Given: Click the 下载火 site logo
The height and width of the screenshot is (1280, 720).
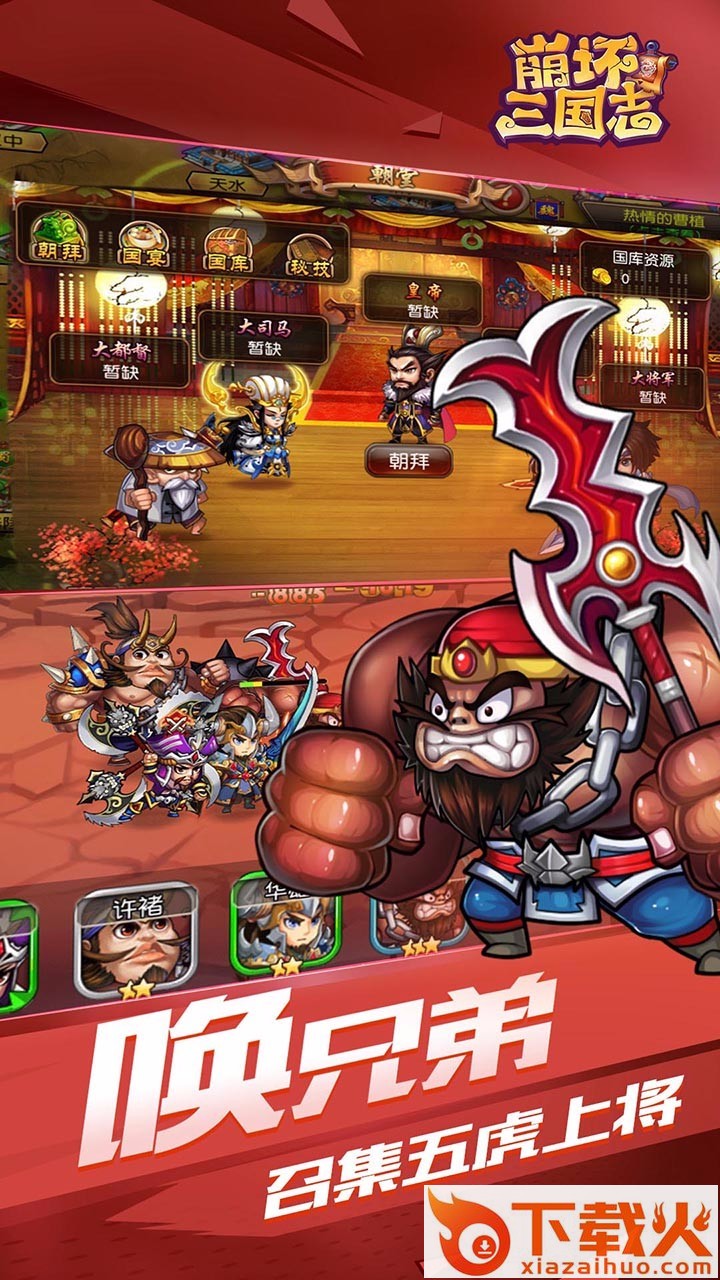Looking at the screenshot, I should (572, 1232).
